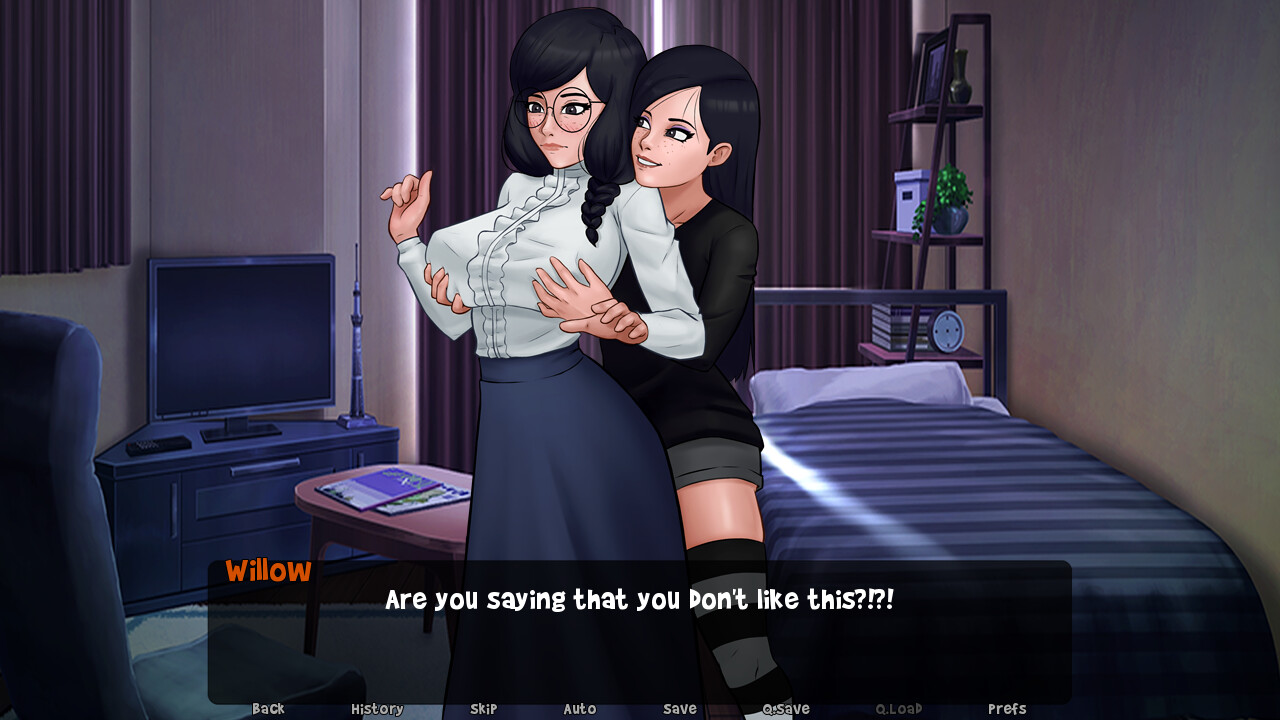This screenshot has width=1280, height=720.
Task: Activate Skip to fast-forward dialogue
Action: [x=483, y=709]
